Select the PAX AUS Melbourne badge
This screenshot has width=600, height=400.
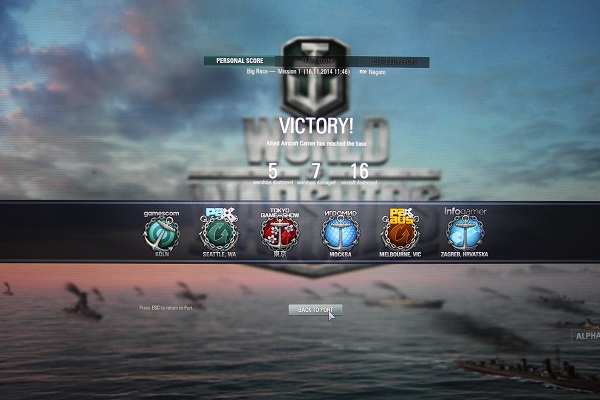click(399, 234)
